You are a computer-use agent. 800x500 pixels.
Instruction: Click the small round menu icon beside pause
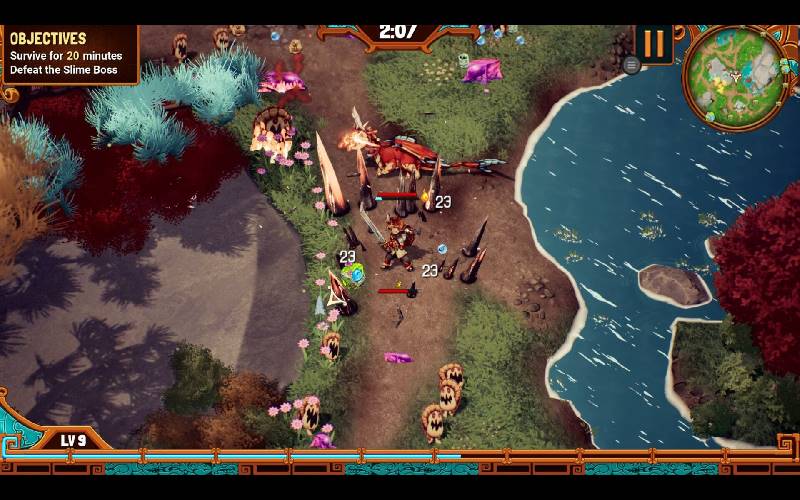tap(631, 65)
